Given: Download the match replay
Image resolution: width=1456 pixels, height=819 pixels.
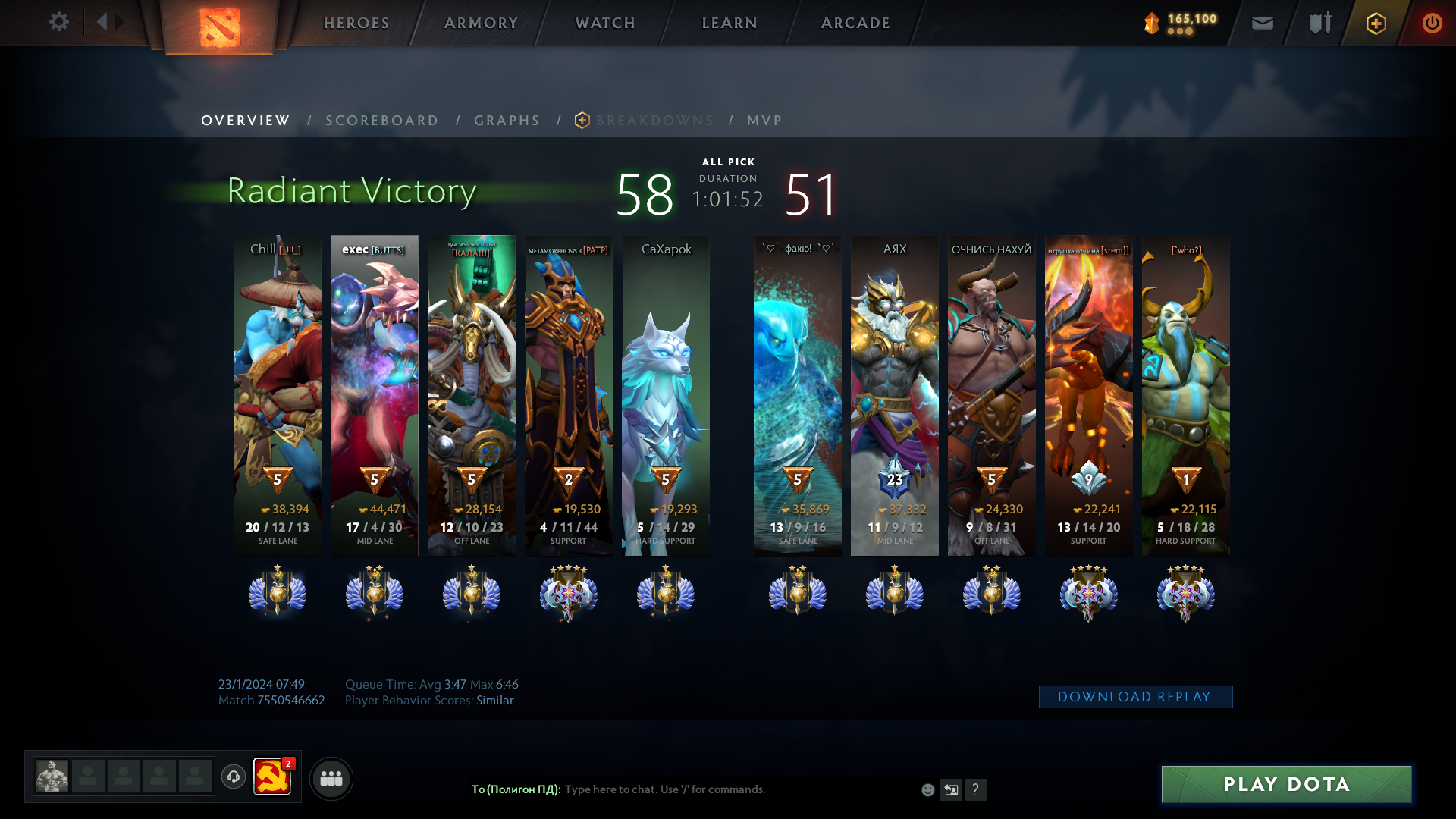Looking at the screenshot, I should [x=1134, y=697].
